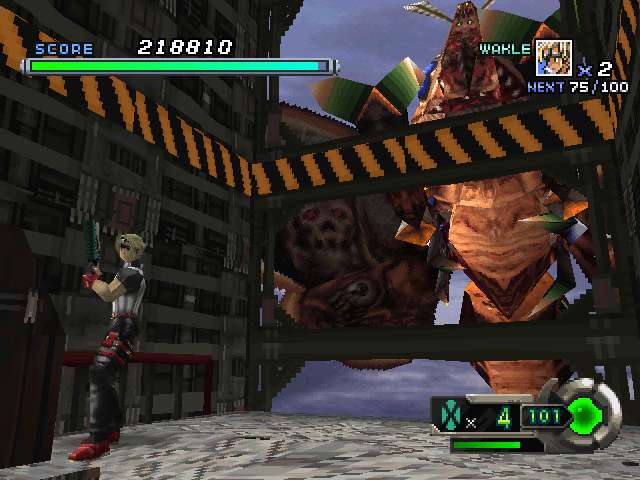Click the green hexagon weapon gauge orb
The image size is (640, 480).
click(x=584, y=413)
